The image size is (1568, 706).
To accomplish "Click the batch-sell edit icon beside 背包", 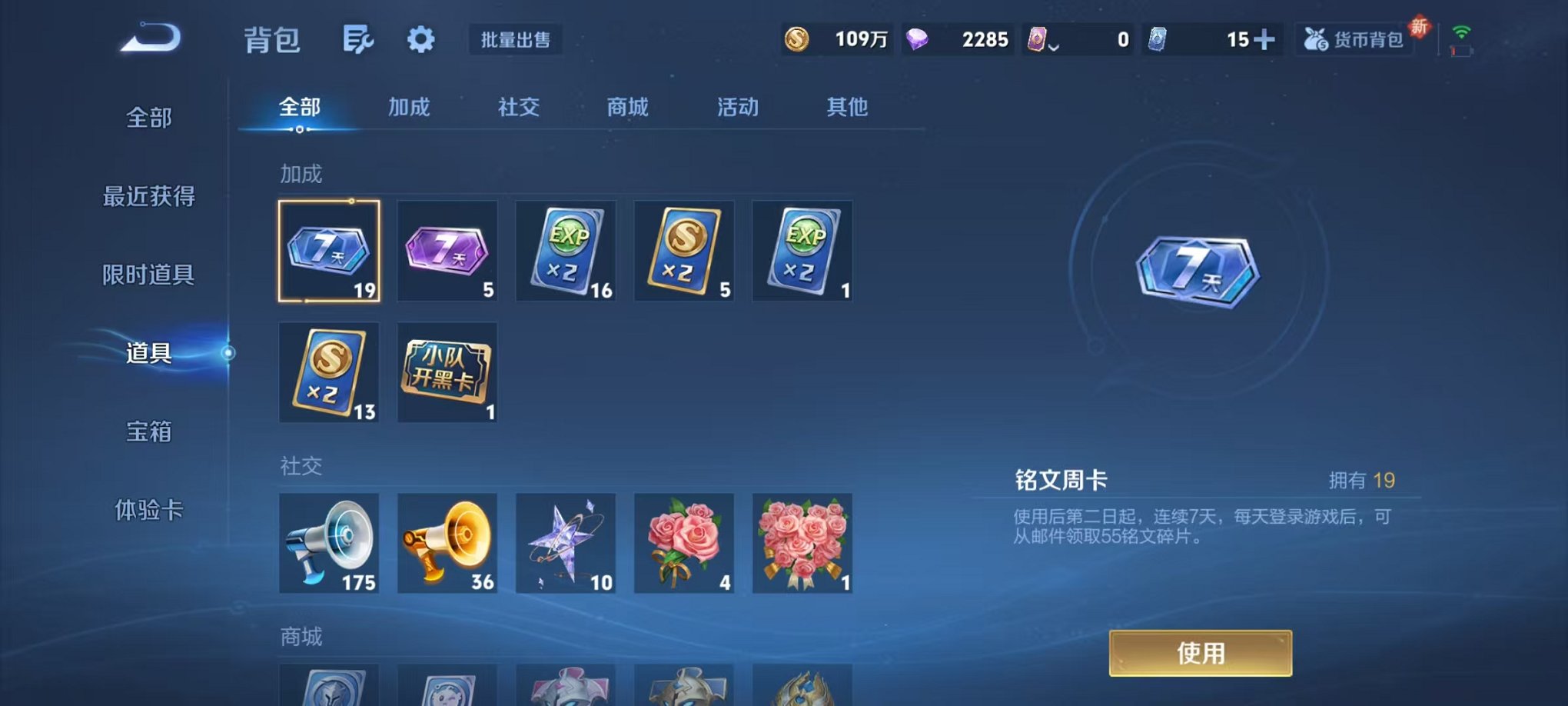I will coord(357,39).
